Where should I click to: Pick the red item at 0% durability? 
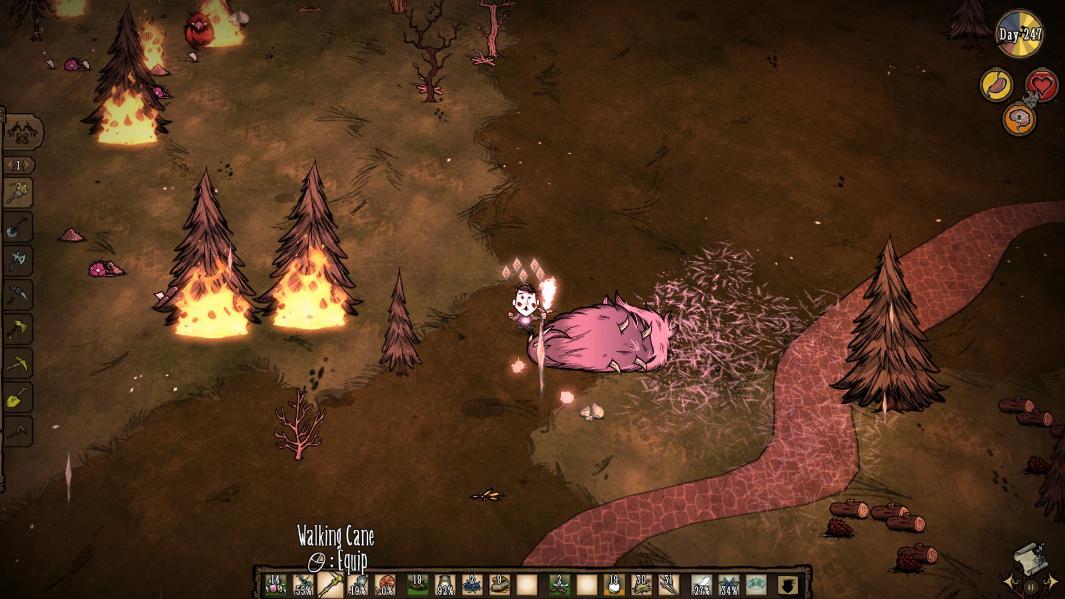[386, 585]
